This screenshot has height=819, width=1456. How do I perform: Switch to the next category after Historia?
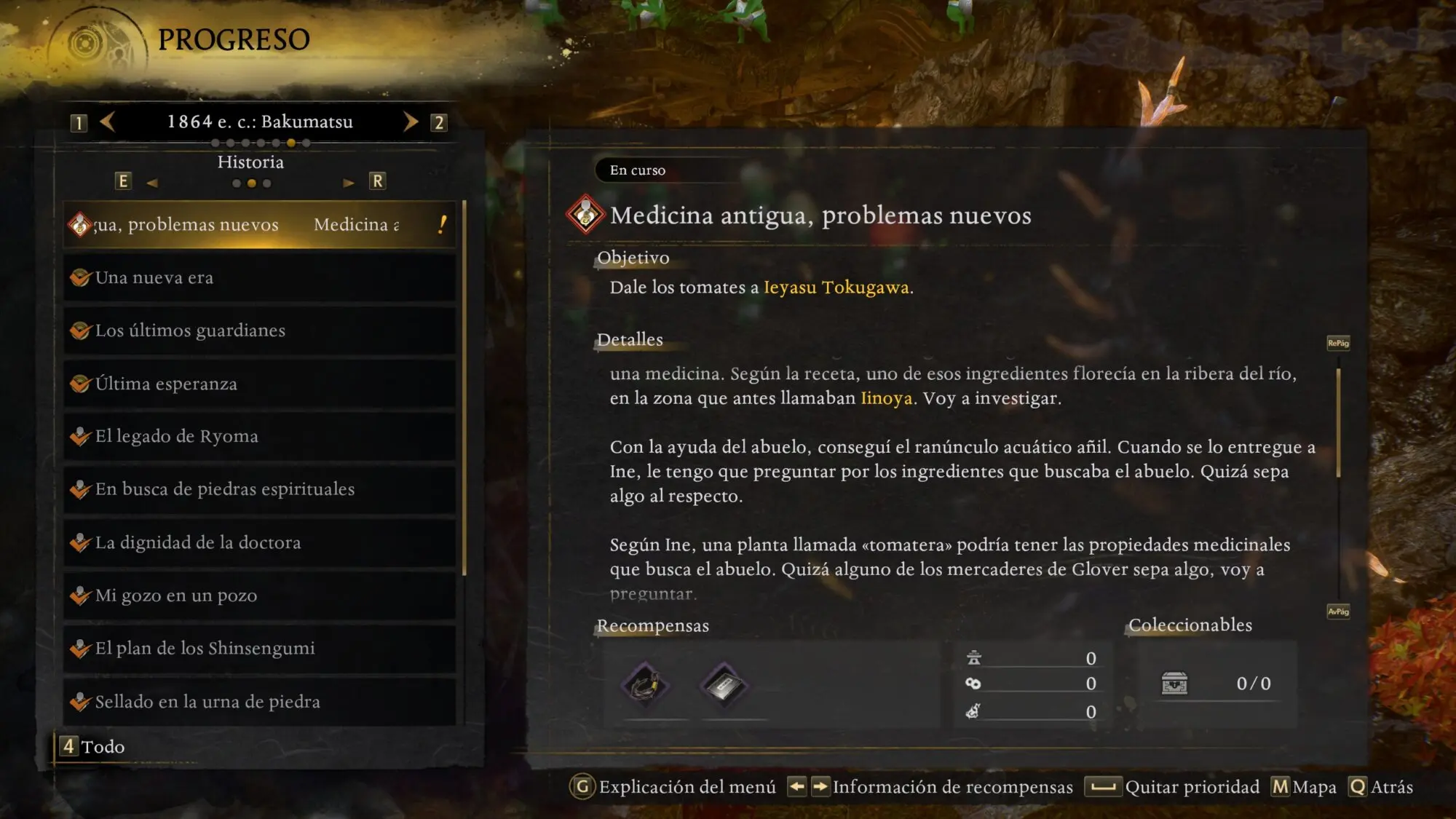pos(349,183)
